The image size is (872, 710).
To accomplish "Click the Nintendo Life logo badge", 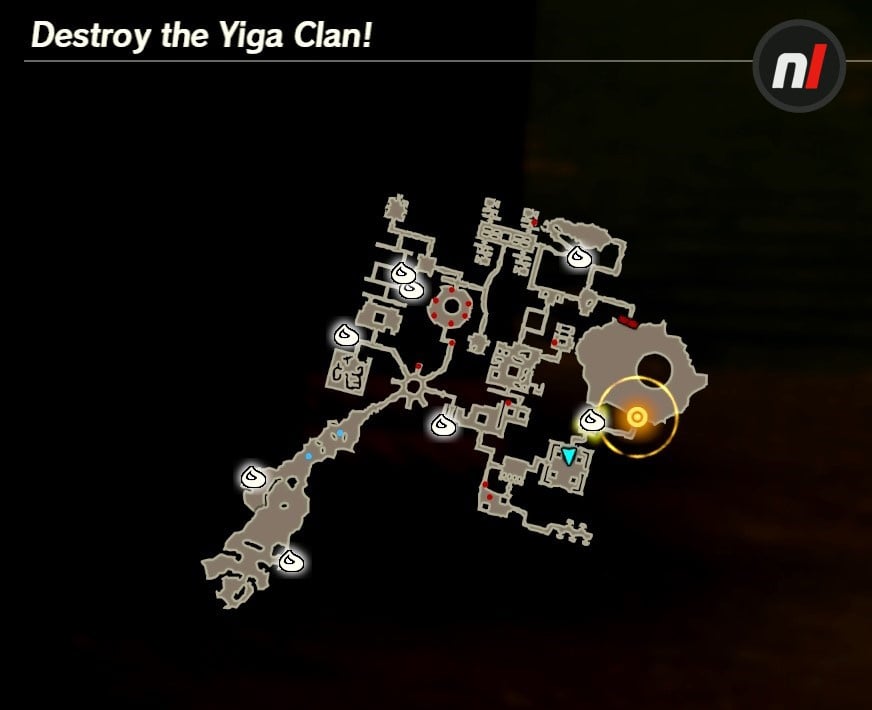I will [x=799, y=65].
